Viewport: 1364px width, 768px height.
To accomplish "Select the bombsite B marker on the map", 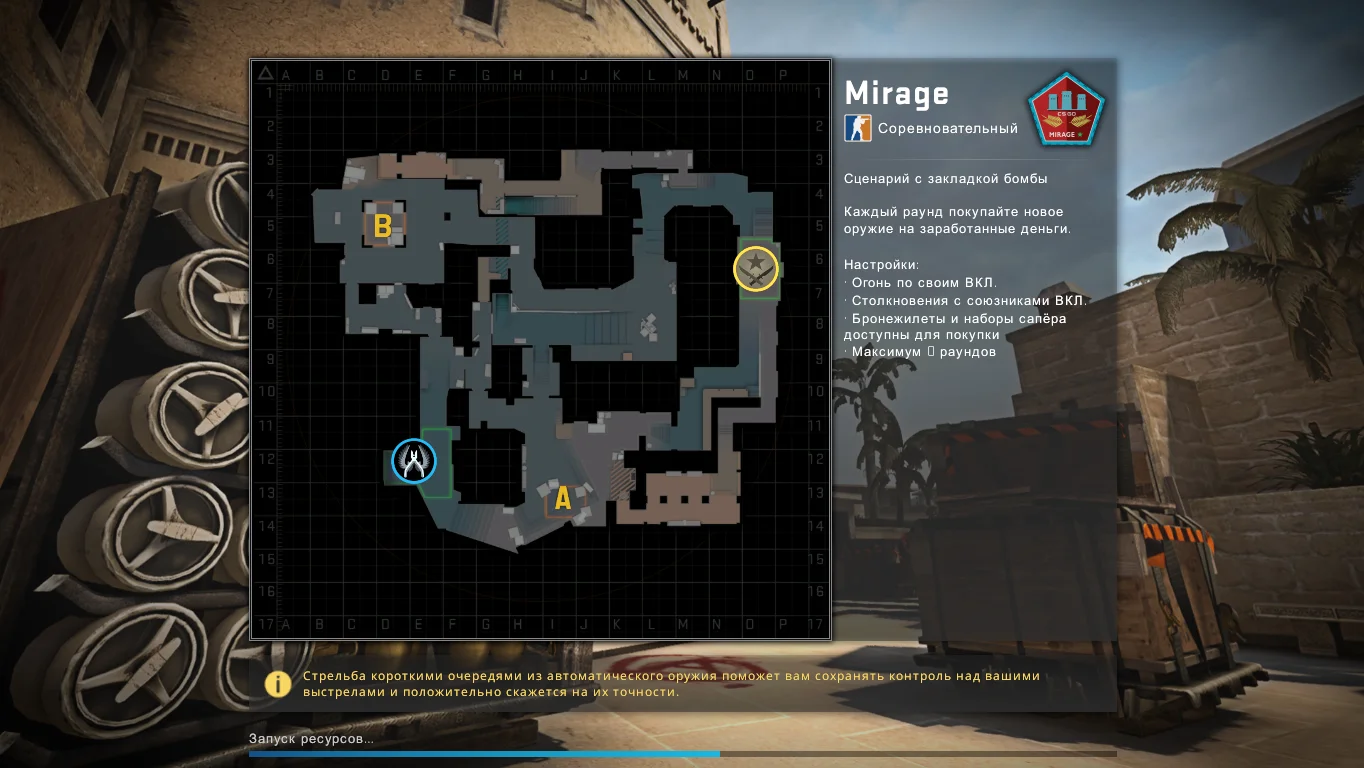I will coord(382,226).
